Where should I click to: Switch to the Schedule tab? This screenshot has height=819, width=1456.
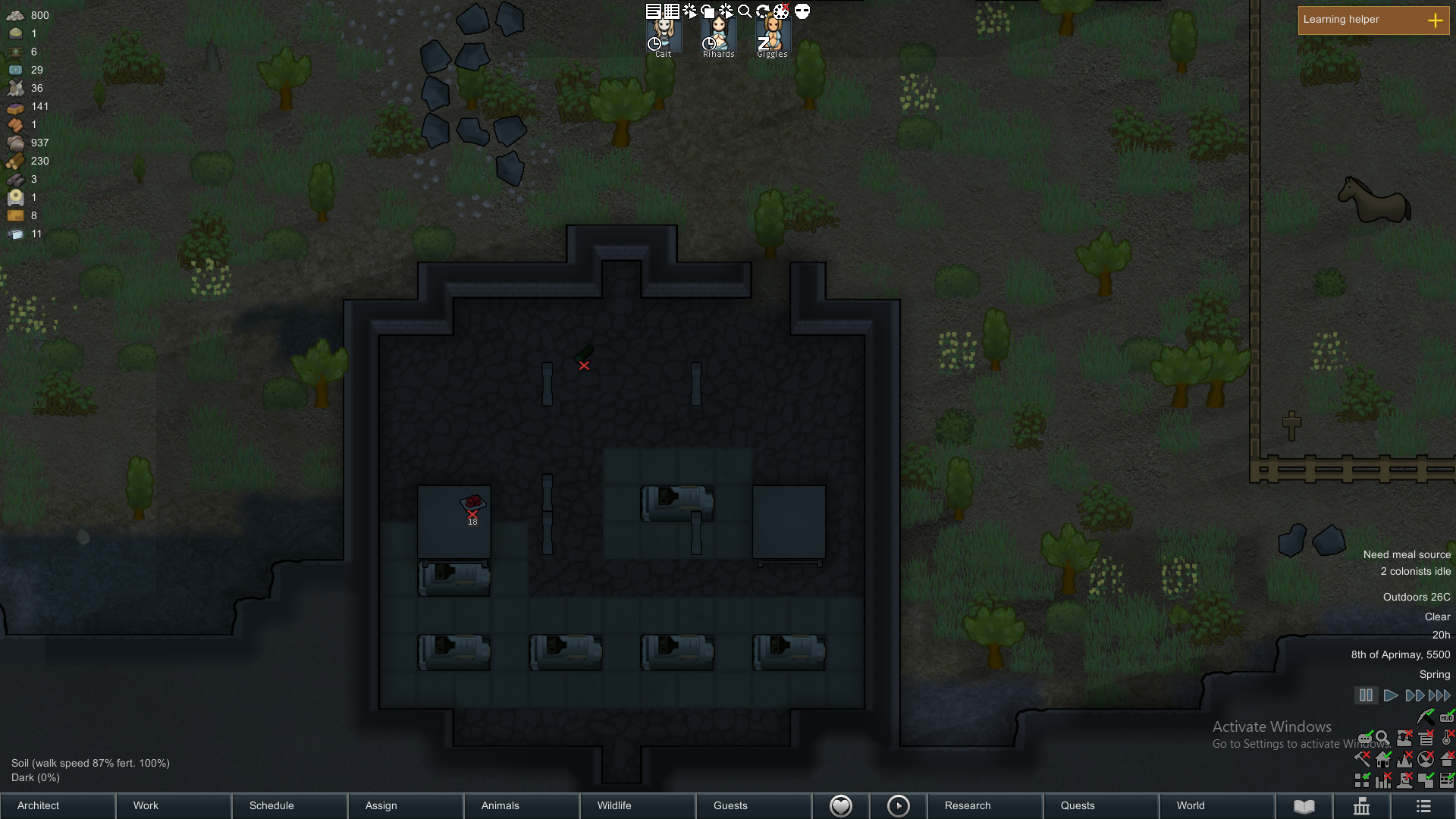[x=290, y=805]
